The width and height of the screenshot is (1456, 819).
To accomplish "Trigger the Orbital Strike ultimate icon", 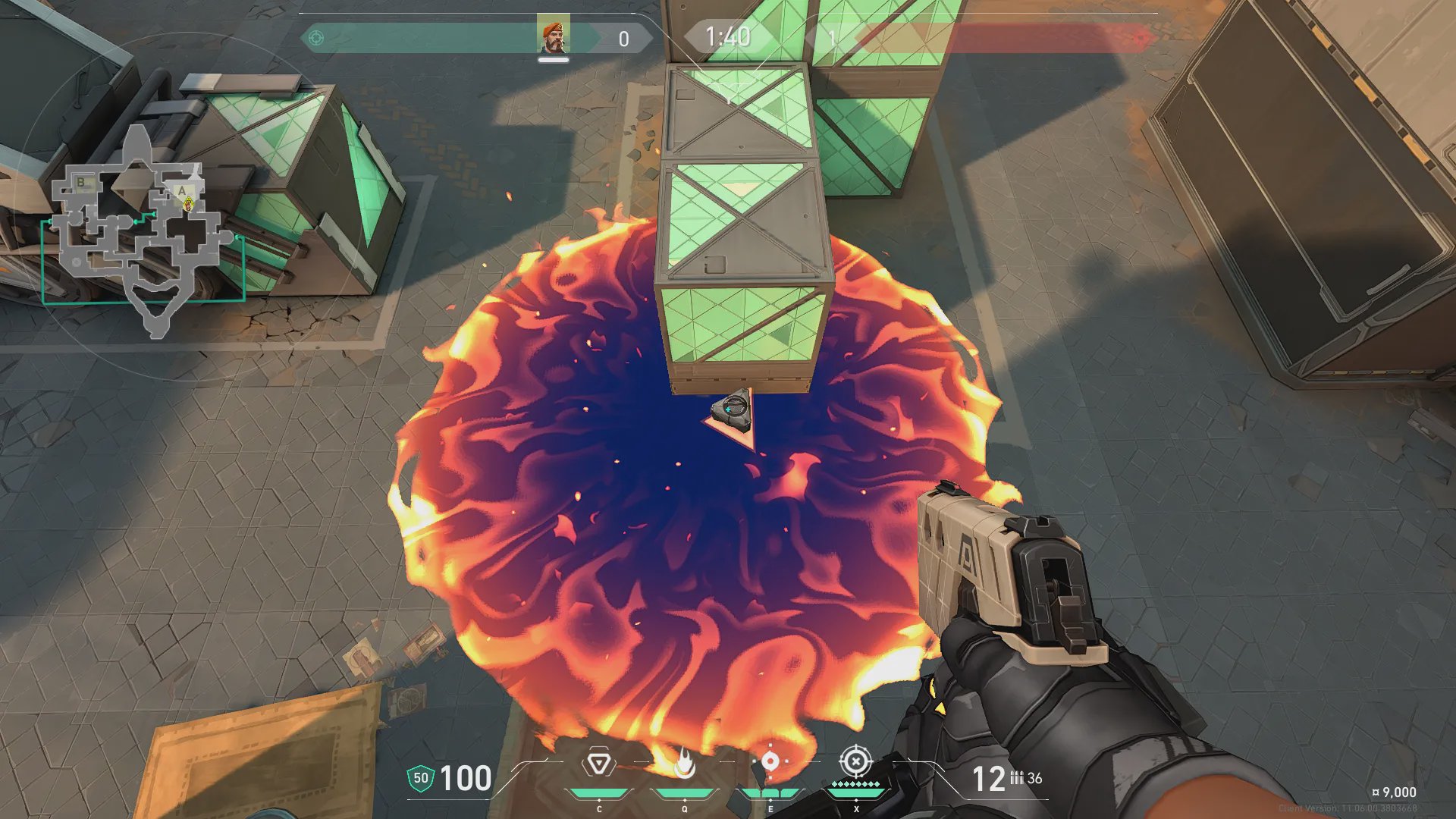I will click(x=855, y=761).
